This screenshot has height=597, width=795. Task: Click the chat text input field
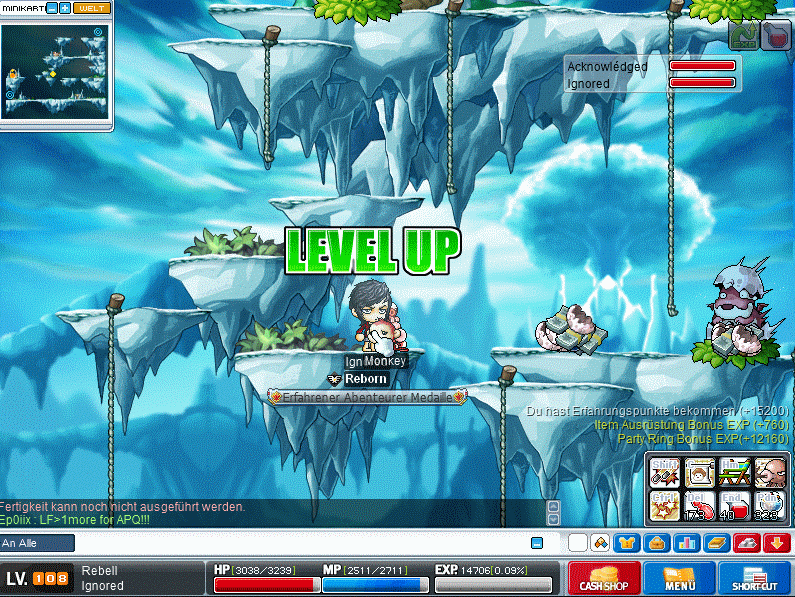pyautogui.click(x=300, y=543)
